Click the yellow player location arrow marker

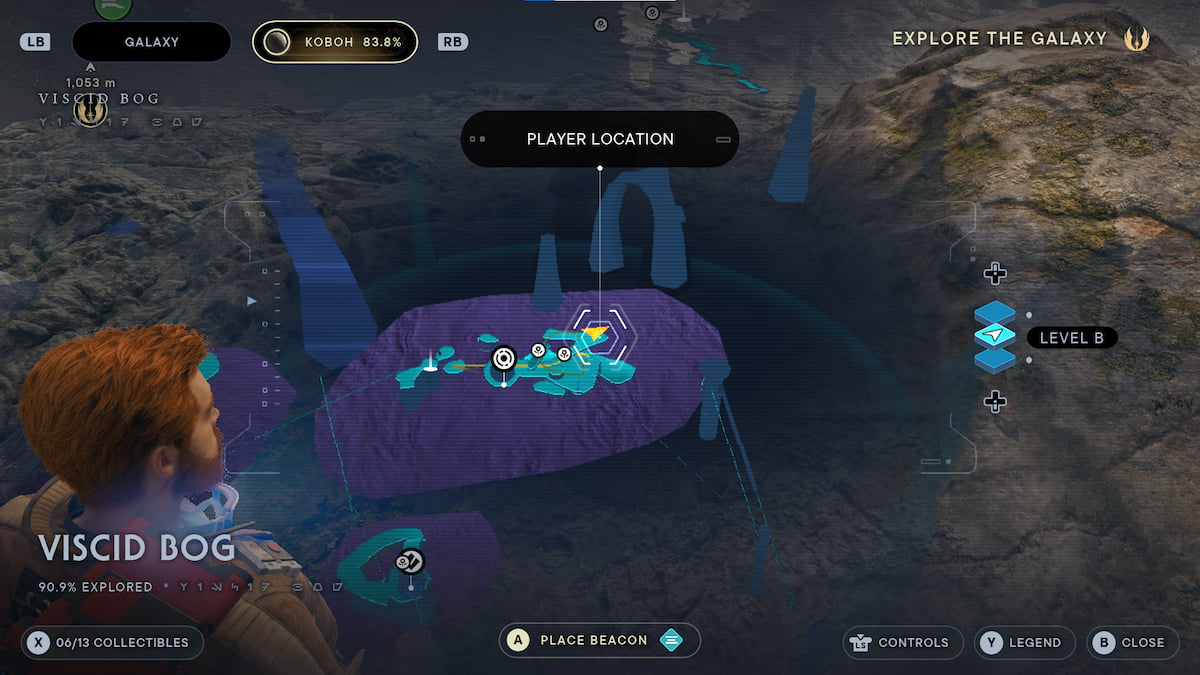596,332
